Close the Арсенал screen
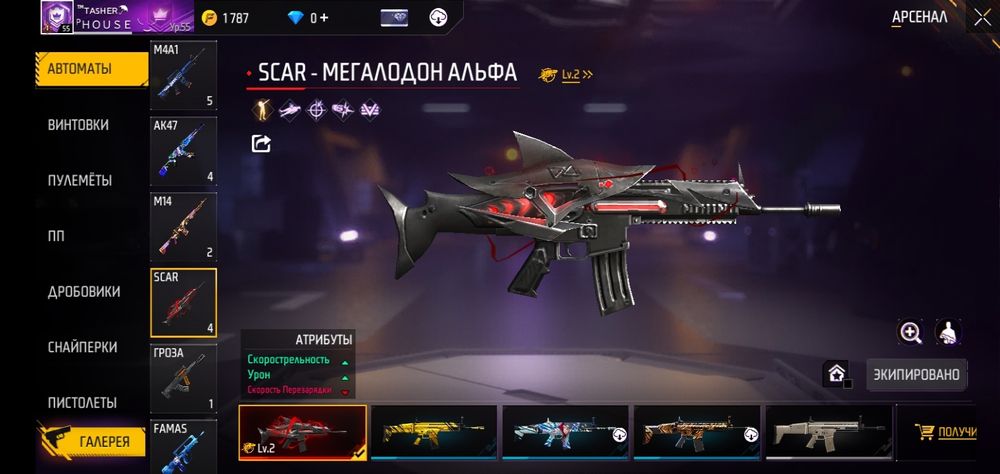Screen dimensions: 1000x474 [x=980, y=17]
